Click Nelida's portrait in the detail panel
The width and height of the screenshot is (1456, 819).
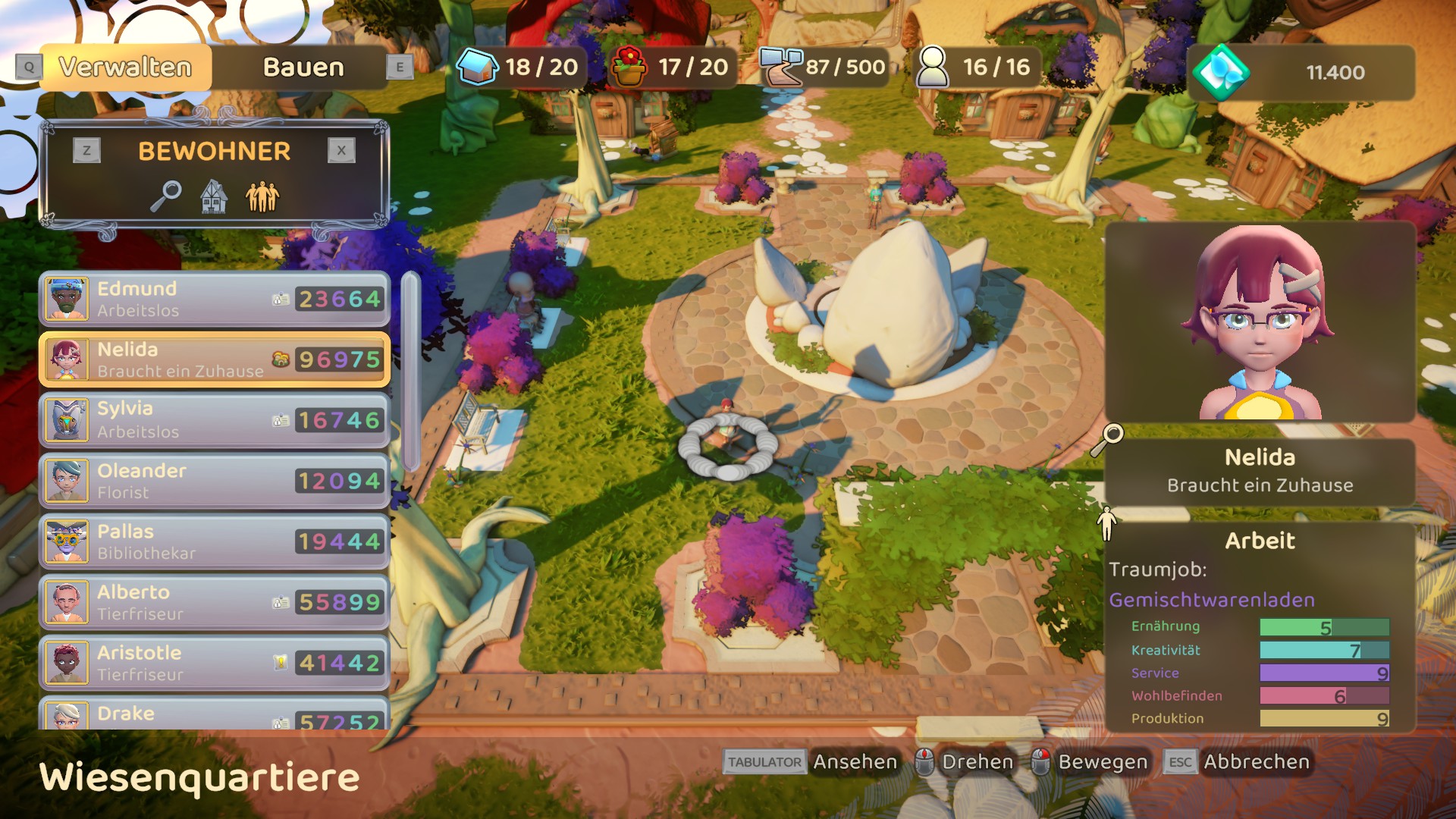[x=1260, y=322]
